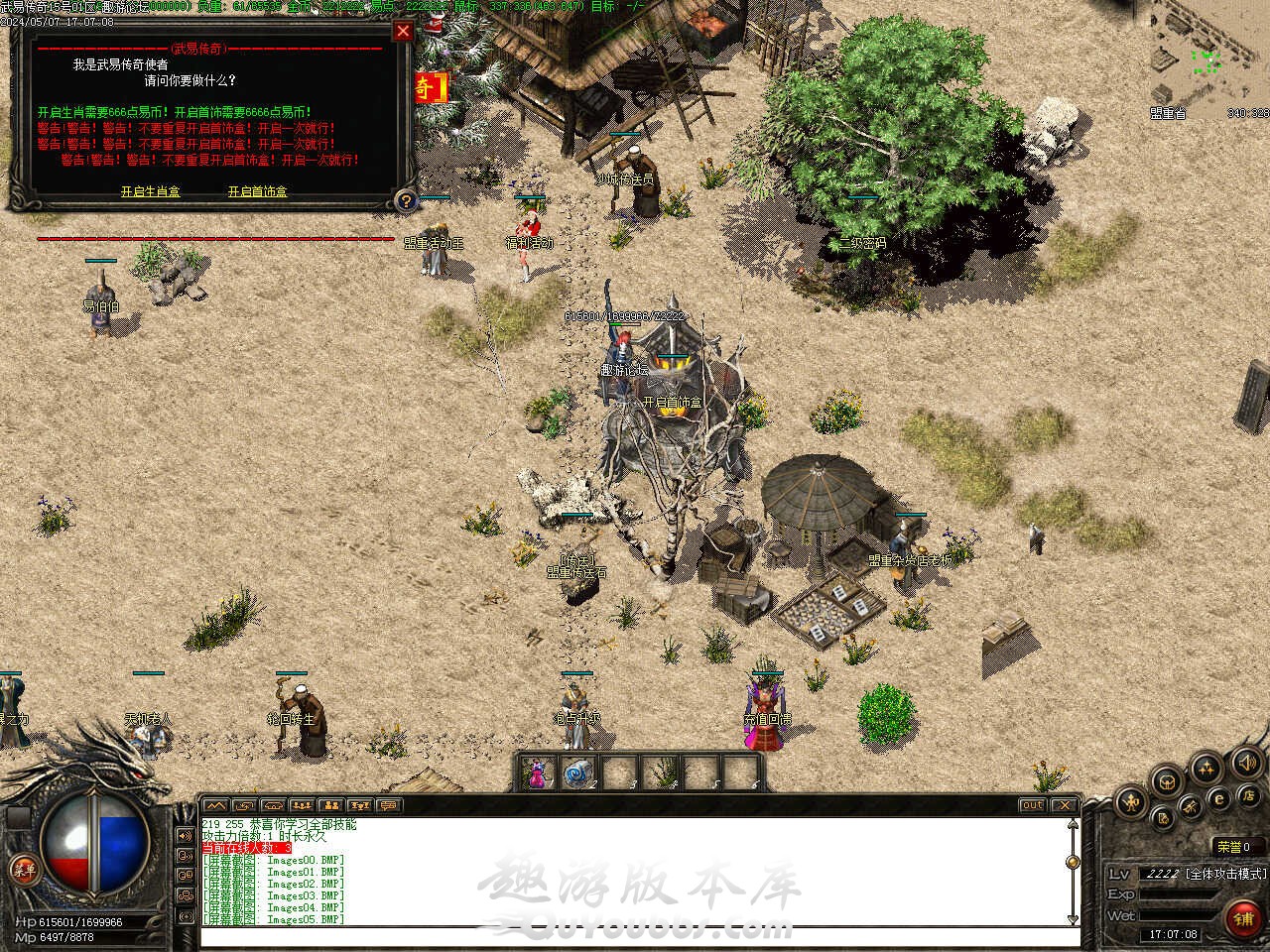
Task: Use the blue scroll hotbar item
Action: (576, 773)
